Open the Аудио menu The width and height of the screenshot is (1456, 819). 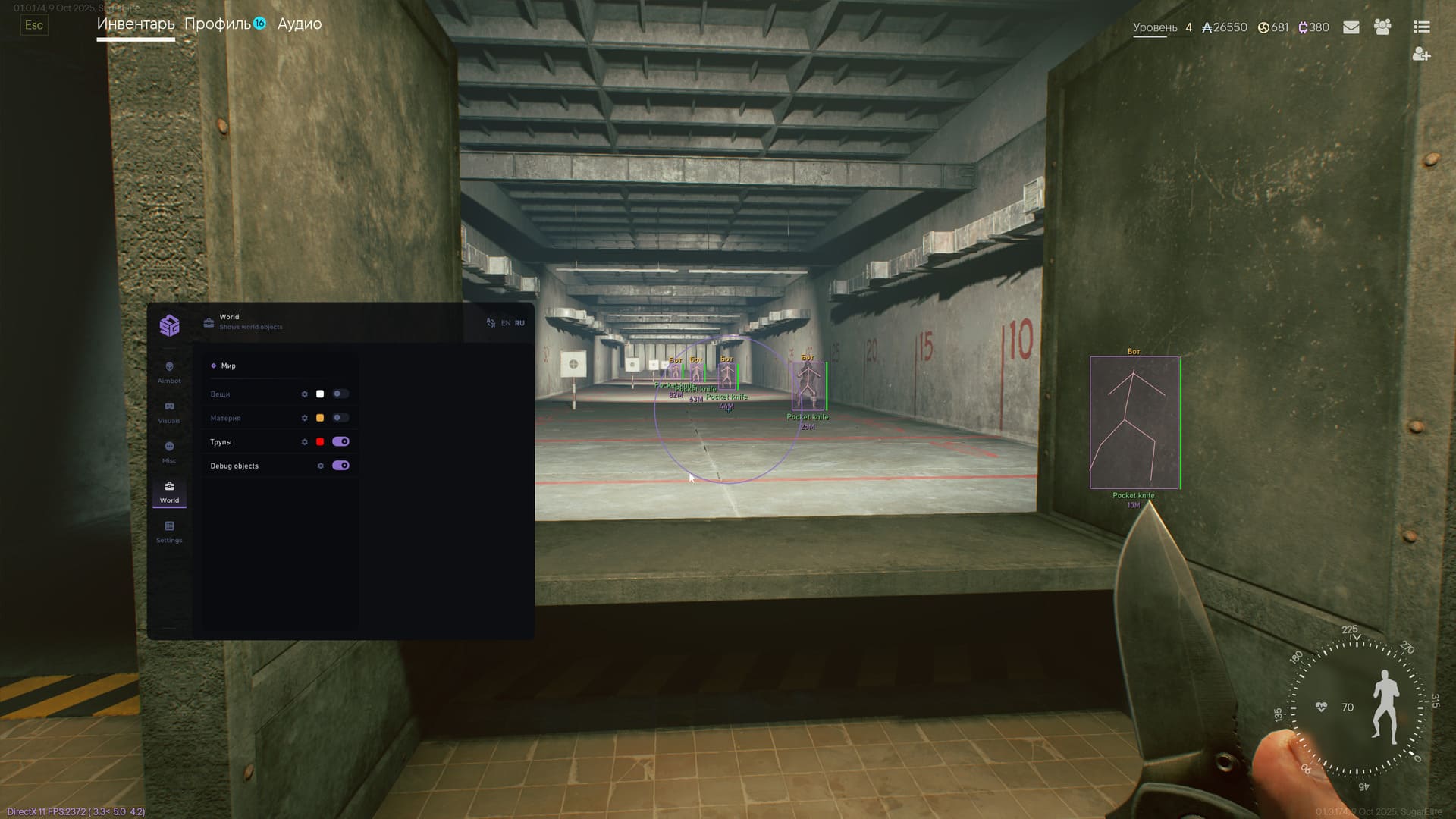pyautogui.click(x=300, y=24)
